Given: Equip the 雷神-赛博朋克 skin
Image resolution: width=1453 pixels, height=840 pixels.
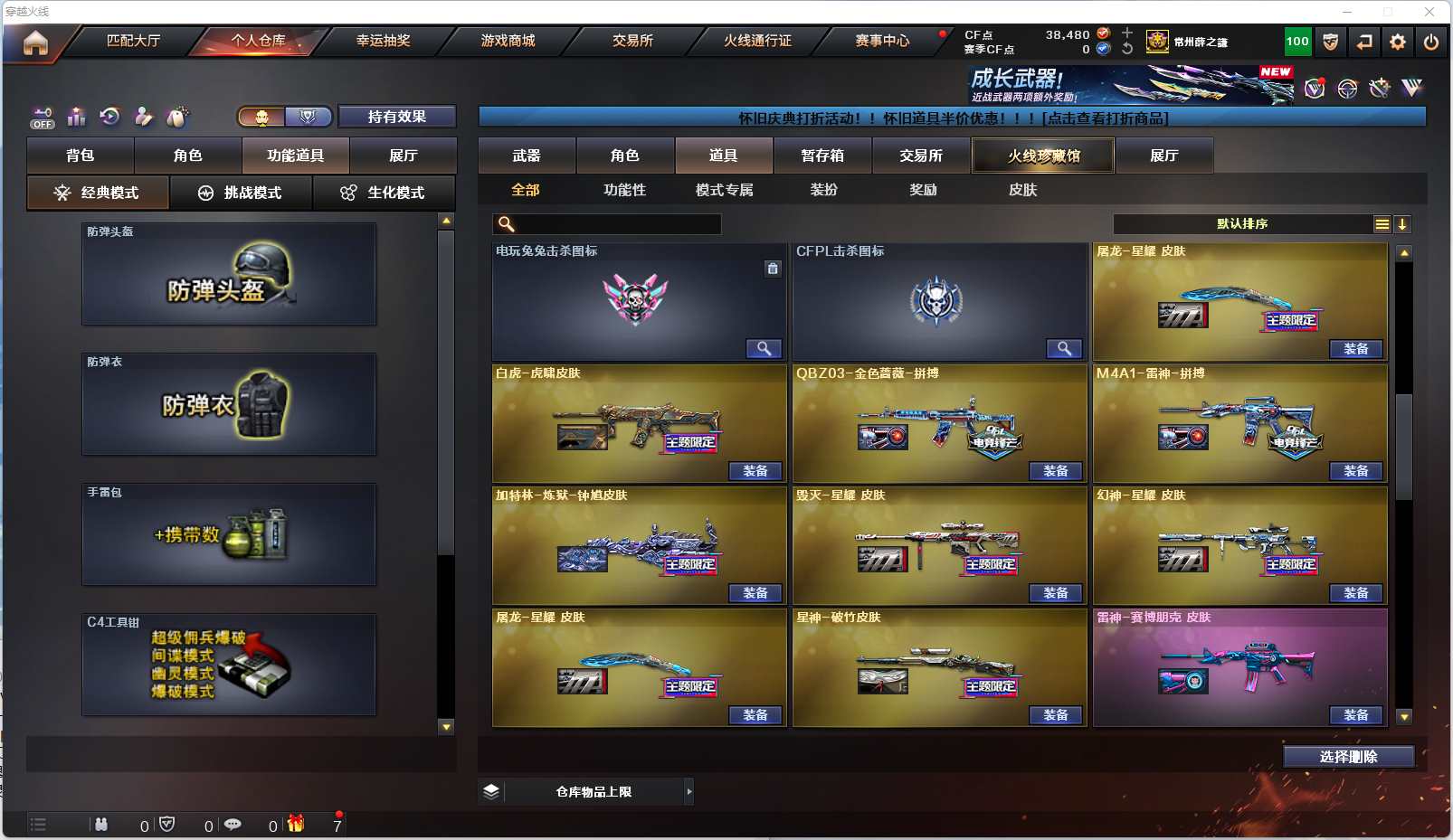Looking at the screenshot, I should click(1355, 715).
